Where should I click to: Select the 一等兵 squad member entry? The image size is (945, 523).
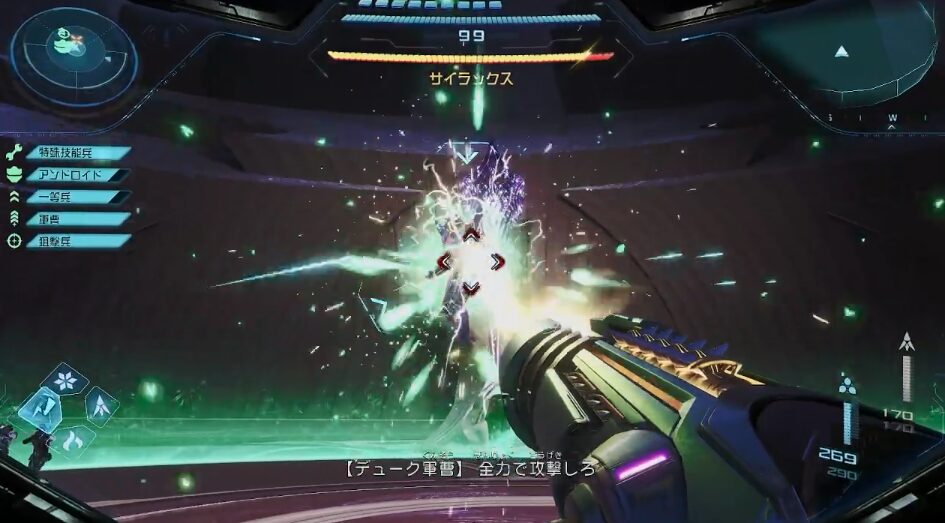[70, 197]
